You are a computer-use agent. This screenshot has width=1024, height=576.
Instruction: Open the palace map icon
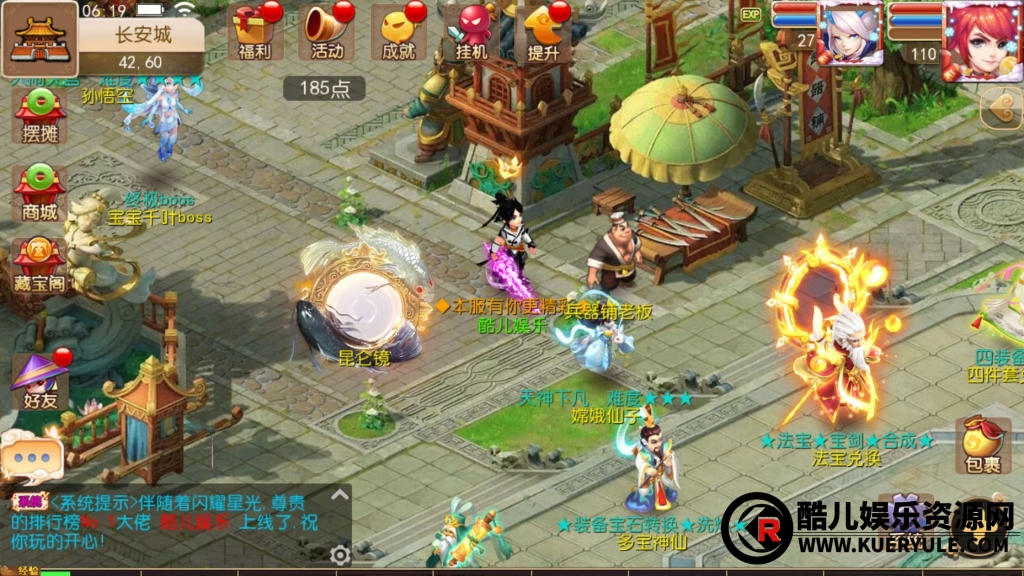pyautogui.click(x=40, y=38)
